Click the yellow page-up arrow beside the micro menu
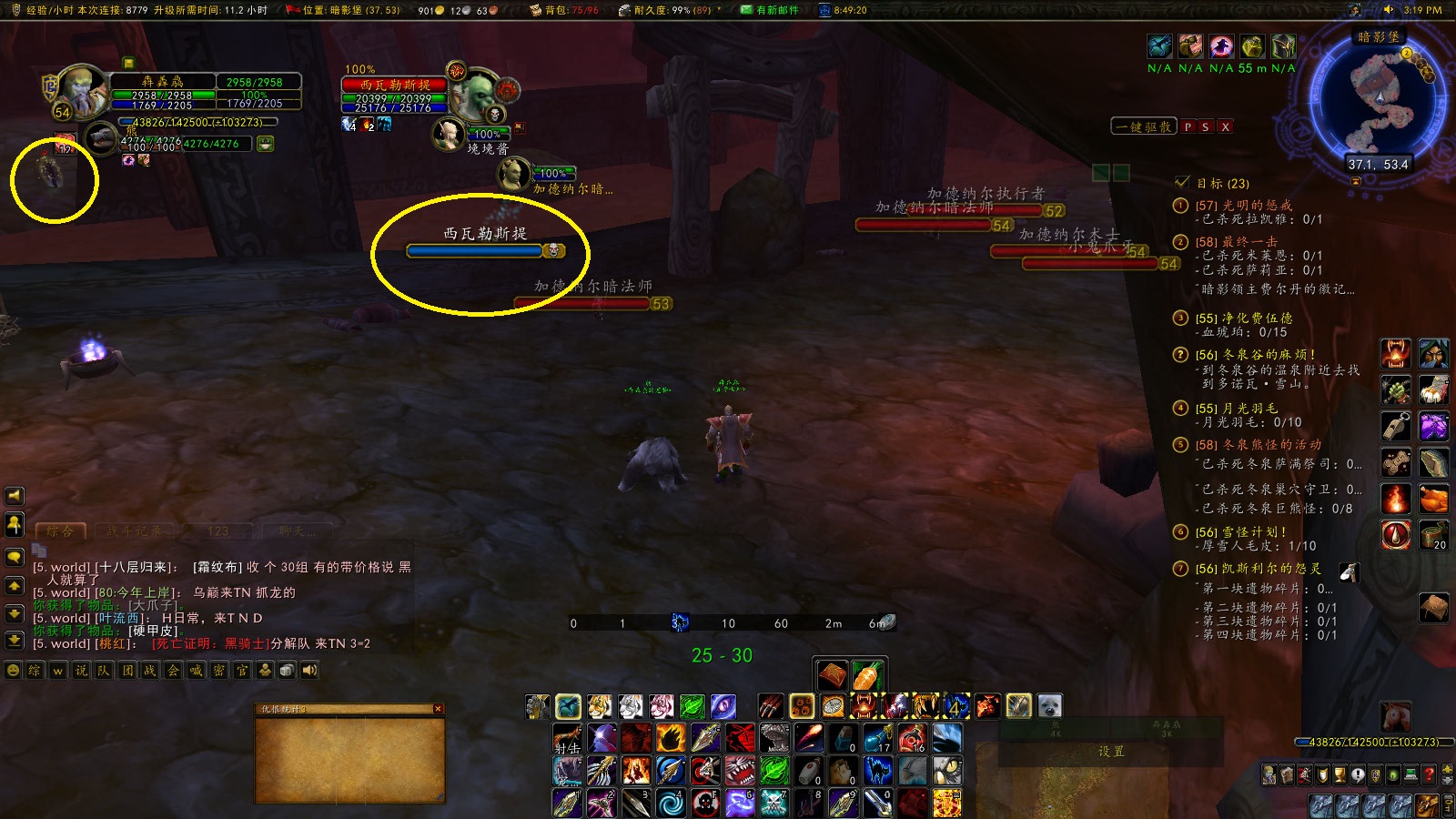The image size is (1456, 819). 1448,771
